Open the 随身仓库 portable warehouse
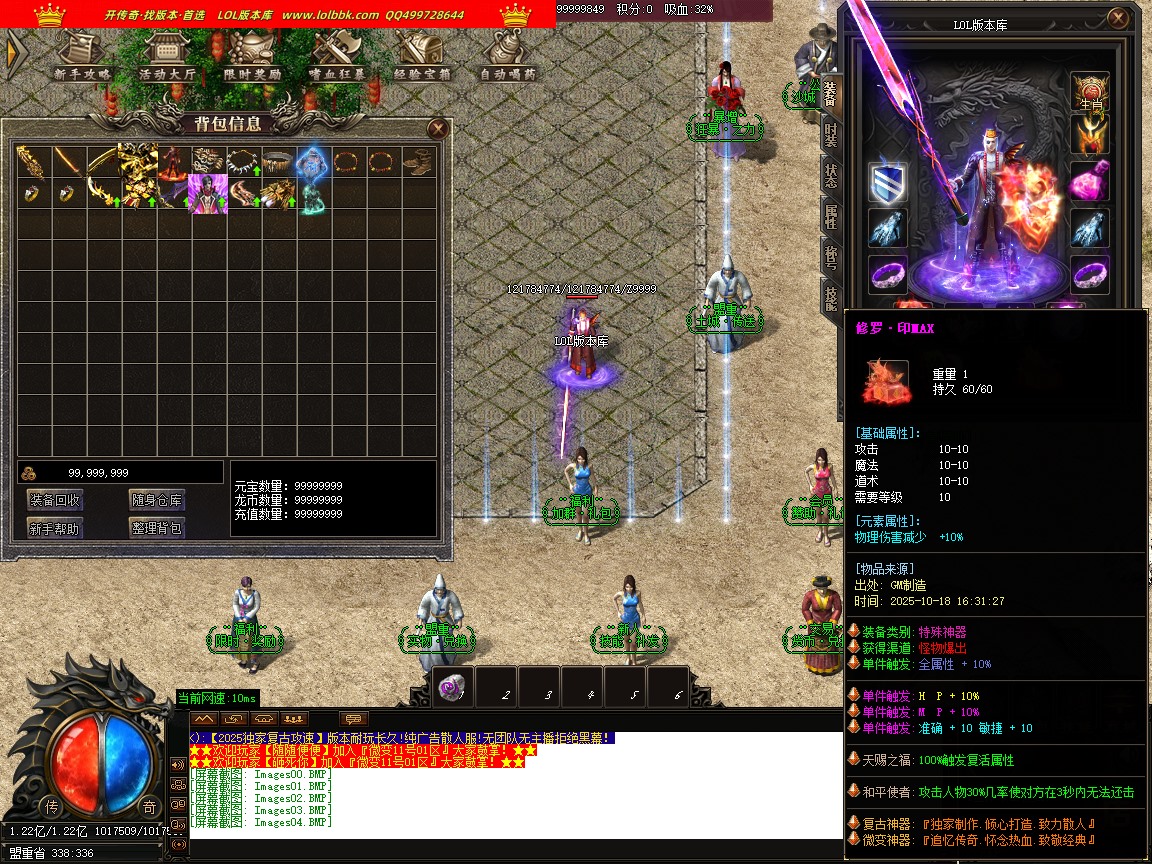1152x864 pixels. [x=156, y=500]
